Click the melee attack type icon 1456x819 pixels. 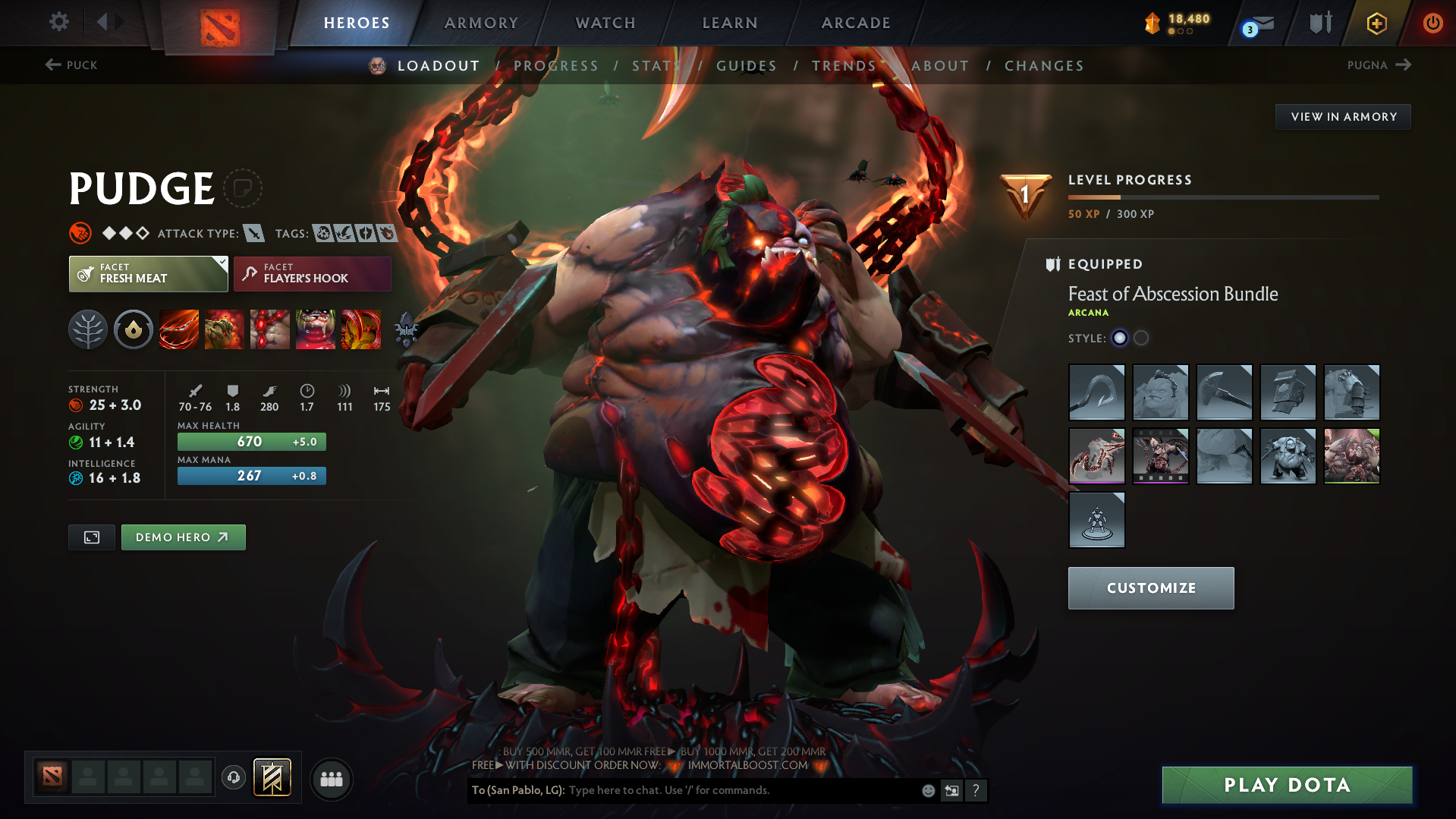click(253, 233)
